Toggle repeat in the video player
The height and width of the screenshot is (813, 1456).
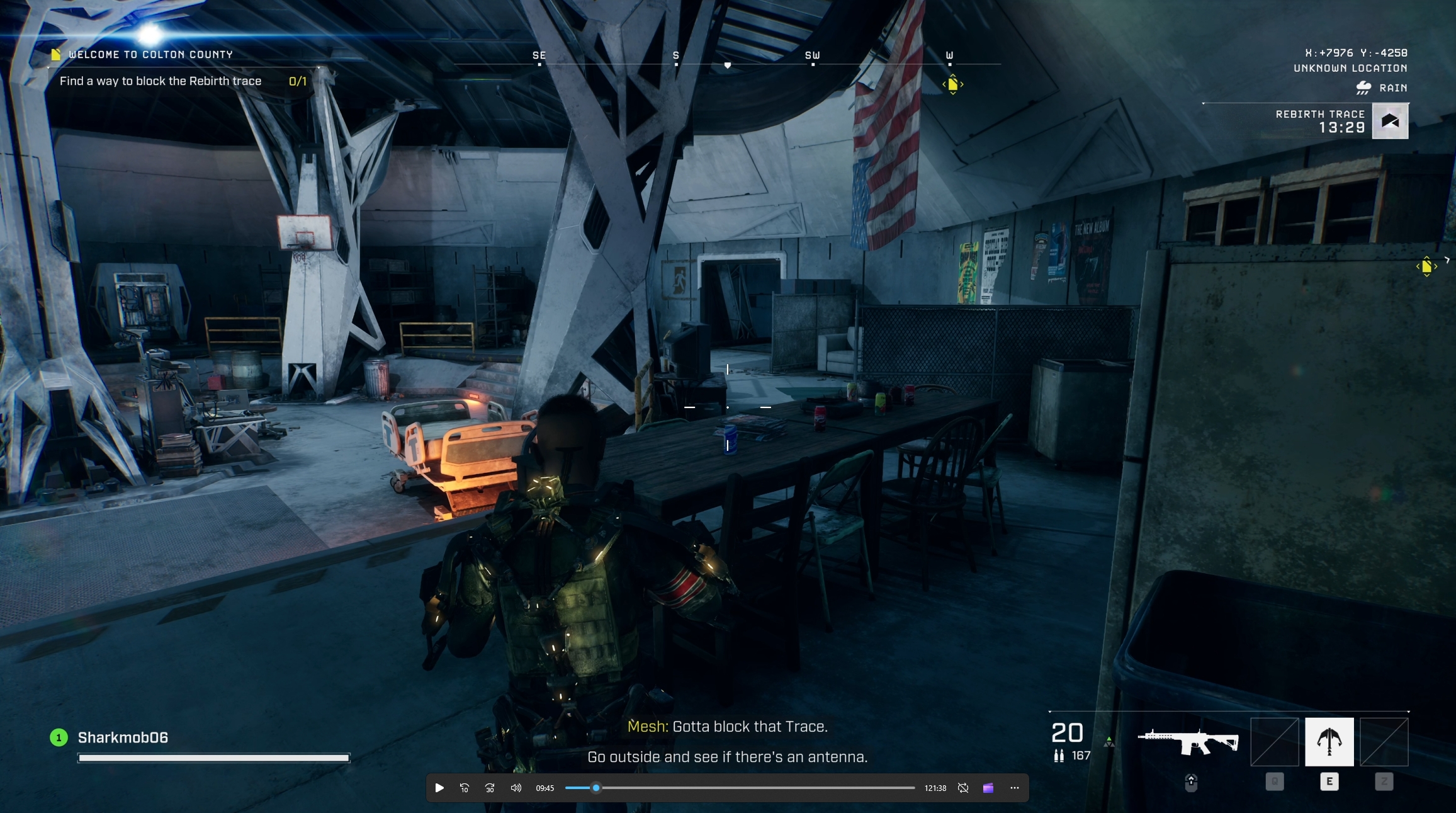(962, 788)
